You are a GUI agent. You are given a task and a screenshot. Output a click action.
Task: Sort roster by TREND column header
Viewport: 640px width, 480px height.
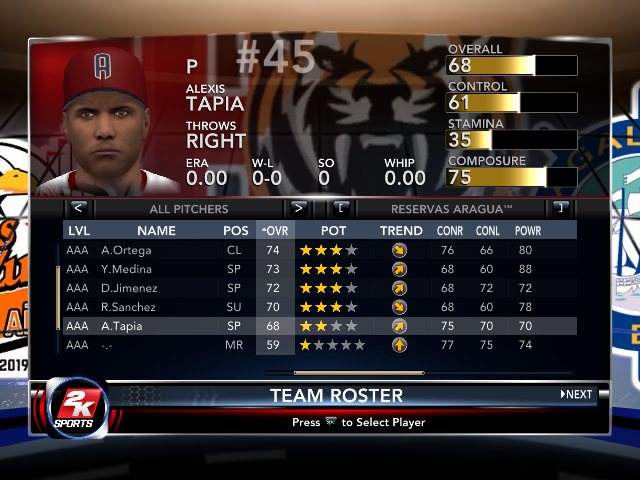pos(401,231)
